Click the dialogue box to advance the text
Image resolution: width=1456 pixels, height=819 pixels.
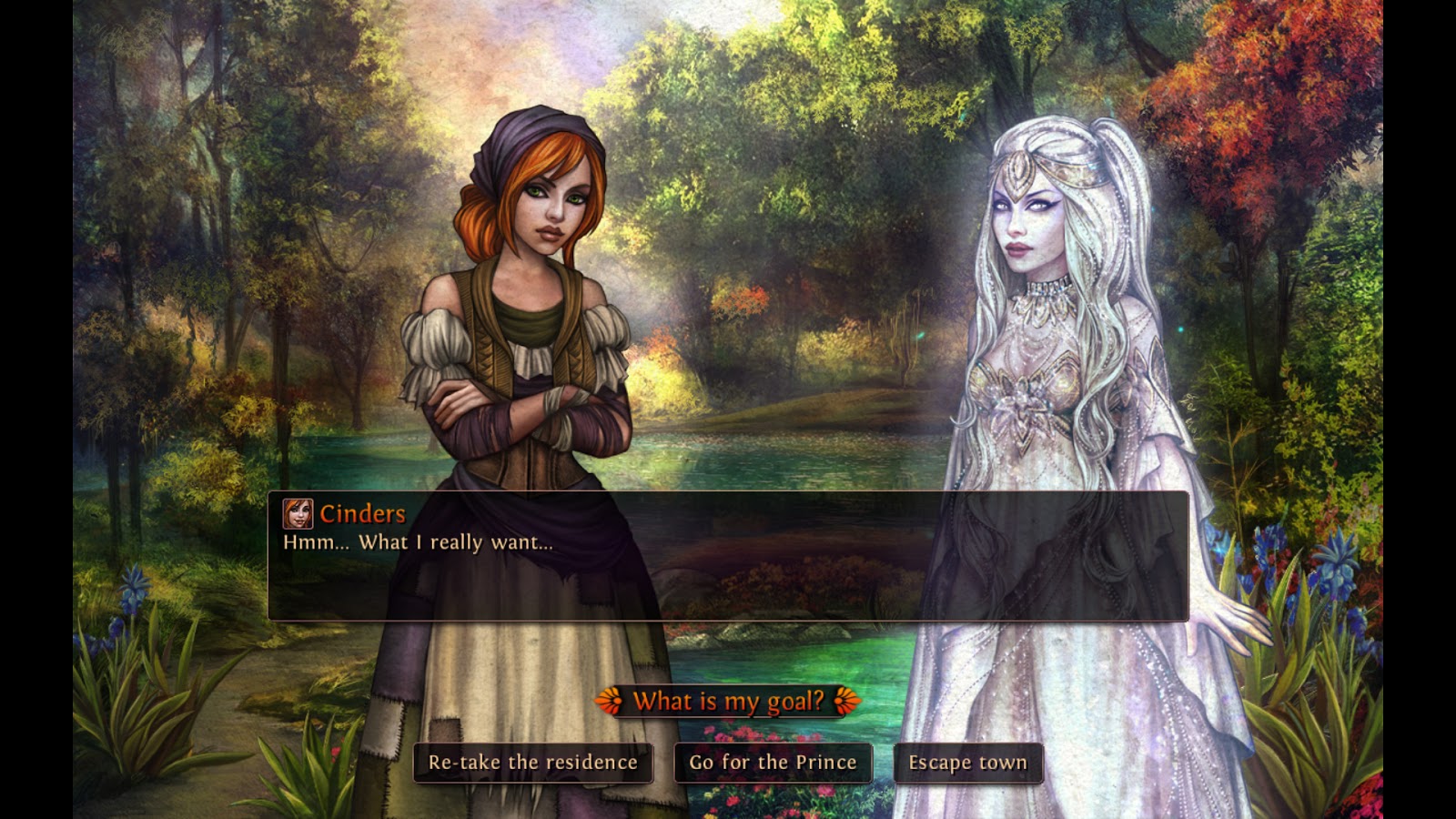[728, 582]
